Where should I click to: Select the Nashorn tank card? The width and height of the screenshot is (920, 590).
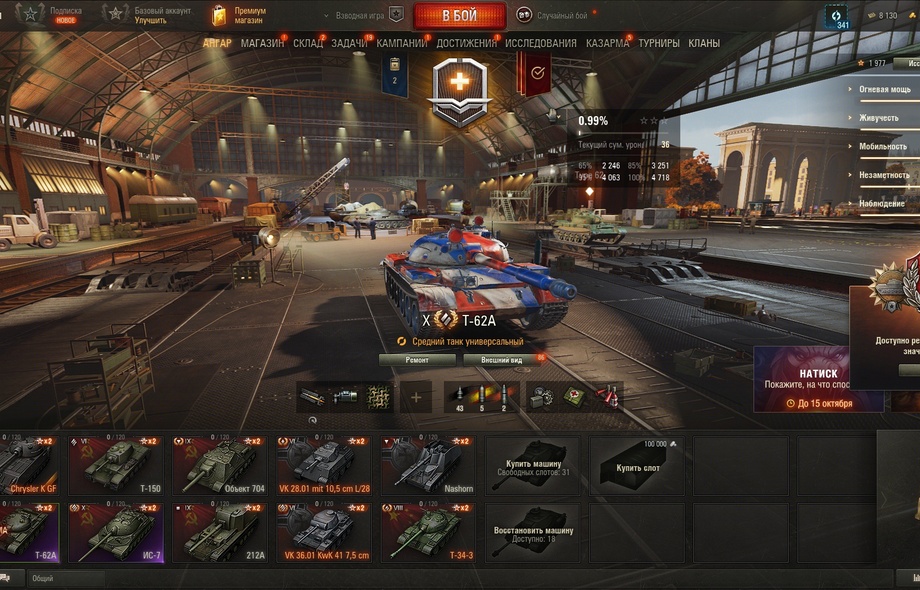coord(429,464)
